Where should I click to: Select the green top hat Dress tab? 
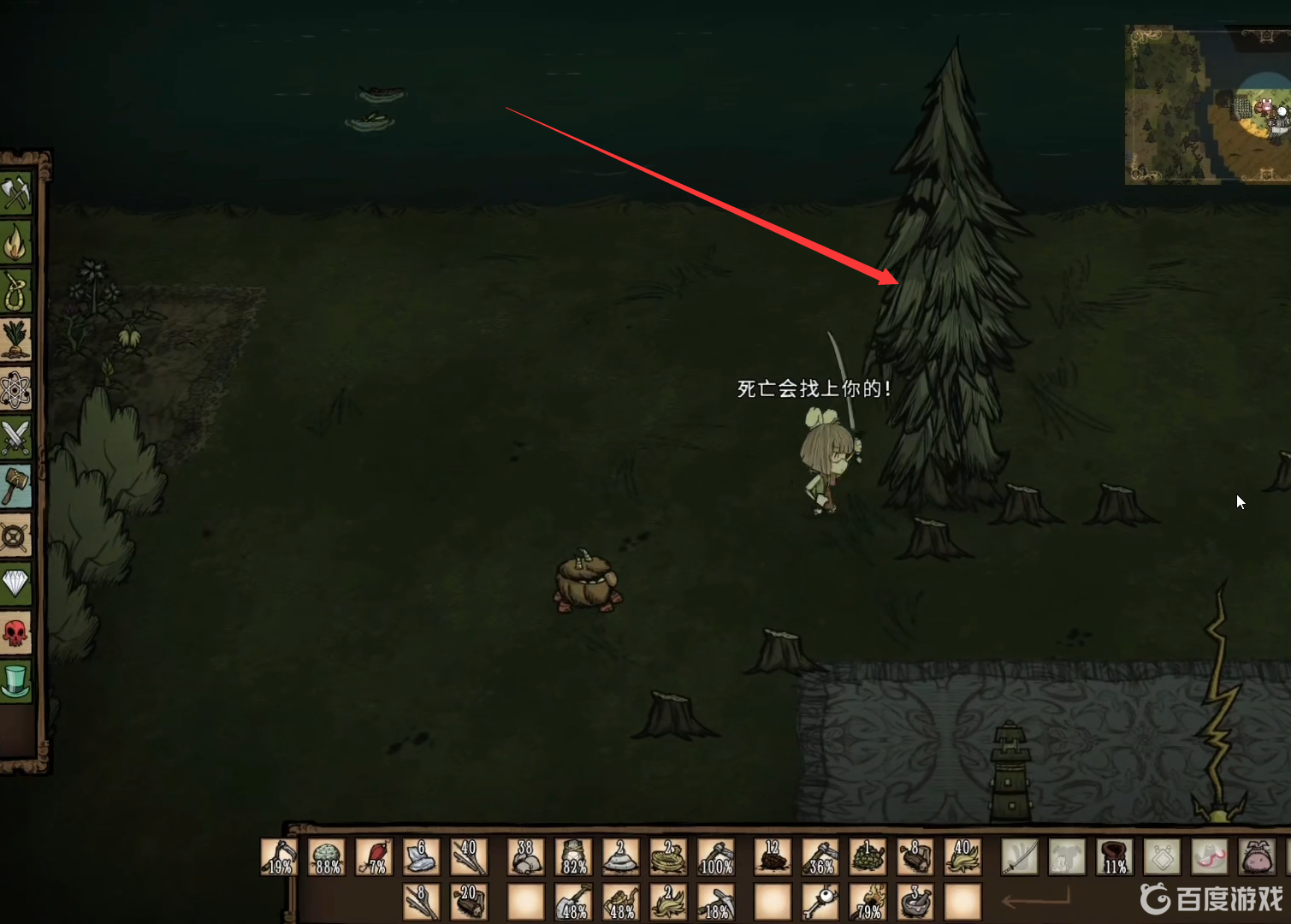[x=16, y=682]
